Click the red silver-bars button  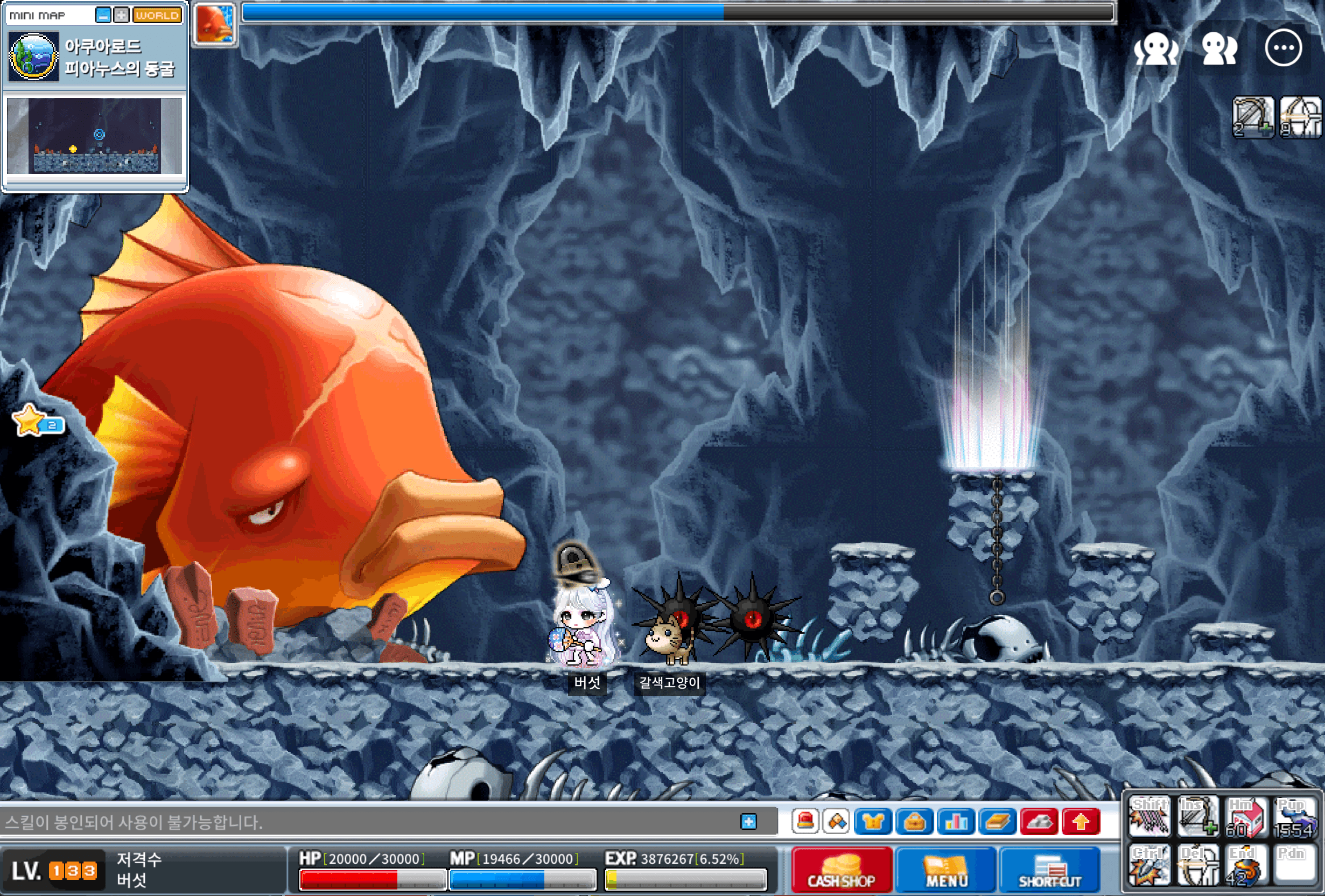pyautogui.click(x=1039, y=822)
